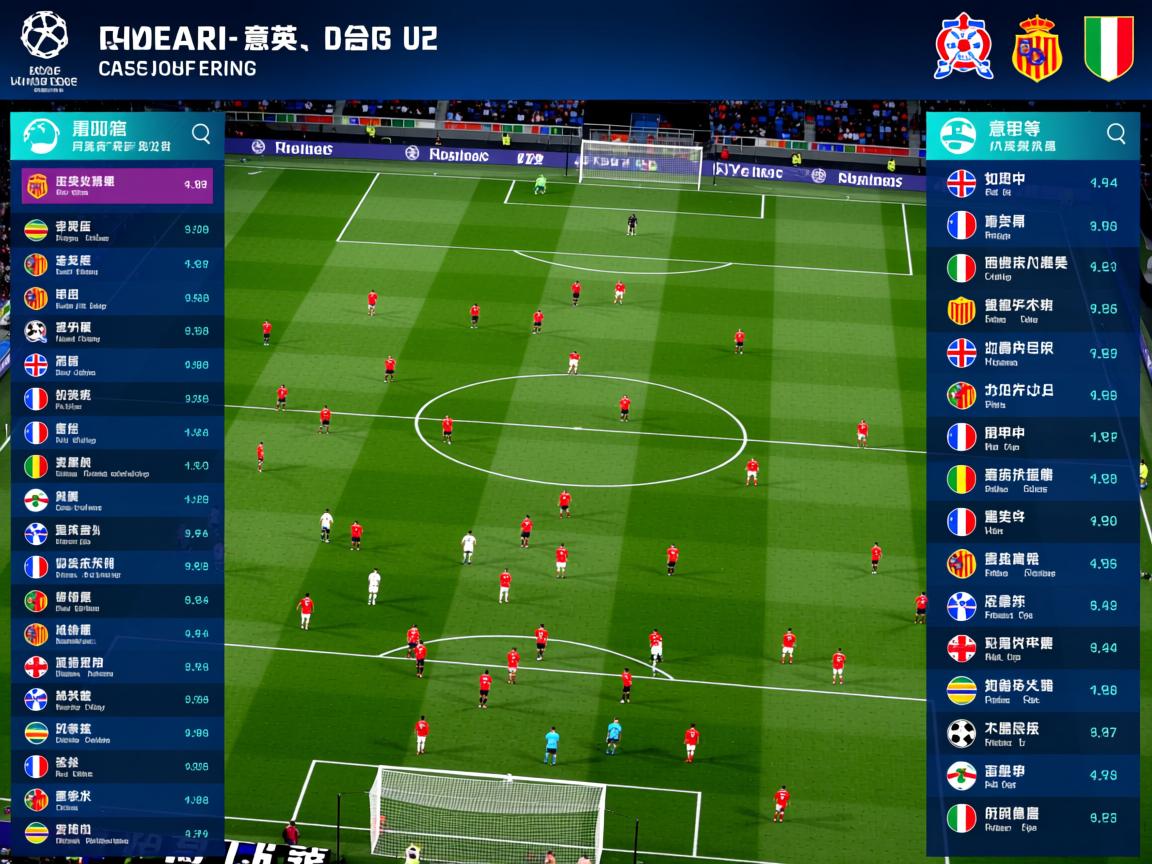Open search in the left ranking panel
This screenshot has width=1152, height=864.
[x=201, y=134]
